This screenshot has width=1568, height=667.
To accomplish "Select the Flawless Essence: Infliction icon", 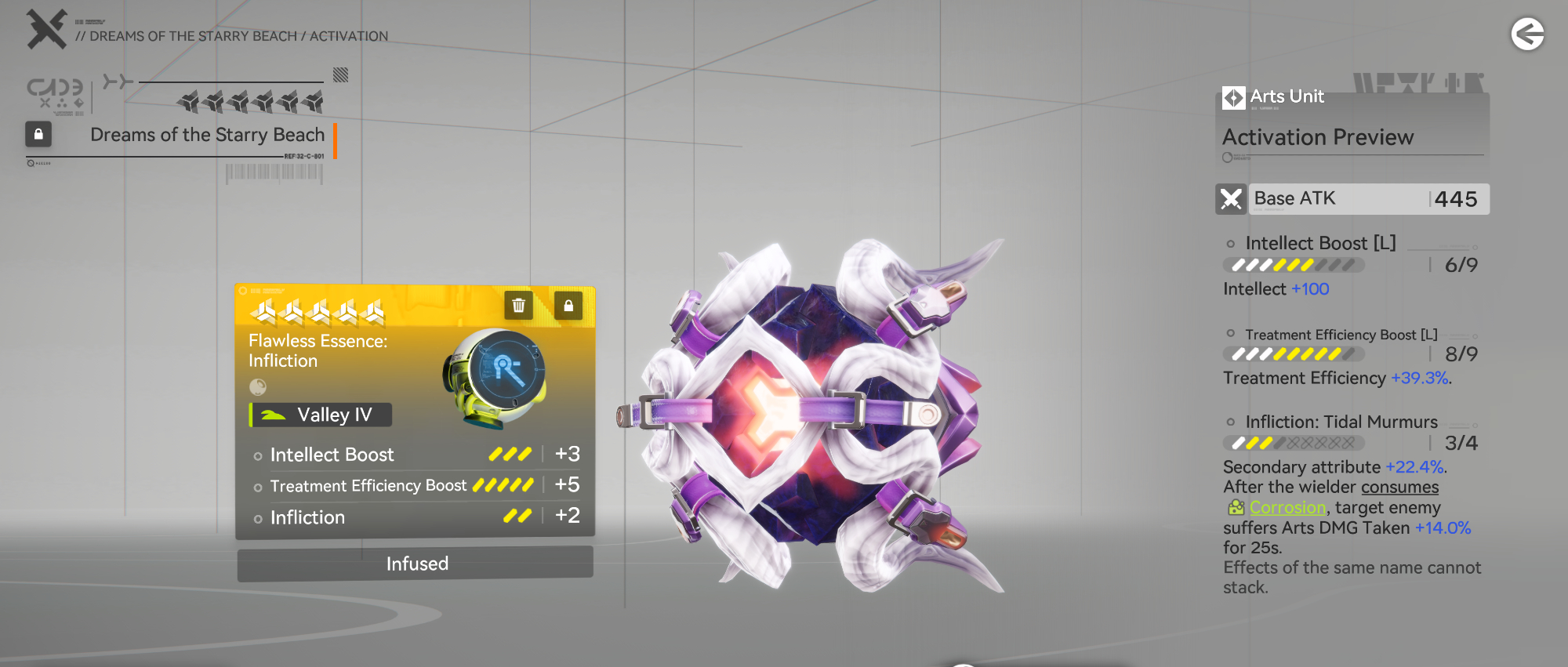I will pyautogui.click(x=495, y=378).
